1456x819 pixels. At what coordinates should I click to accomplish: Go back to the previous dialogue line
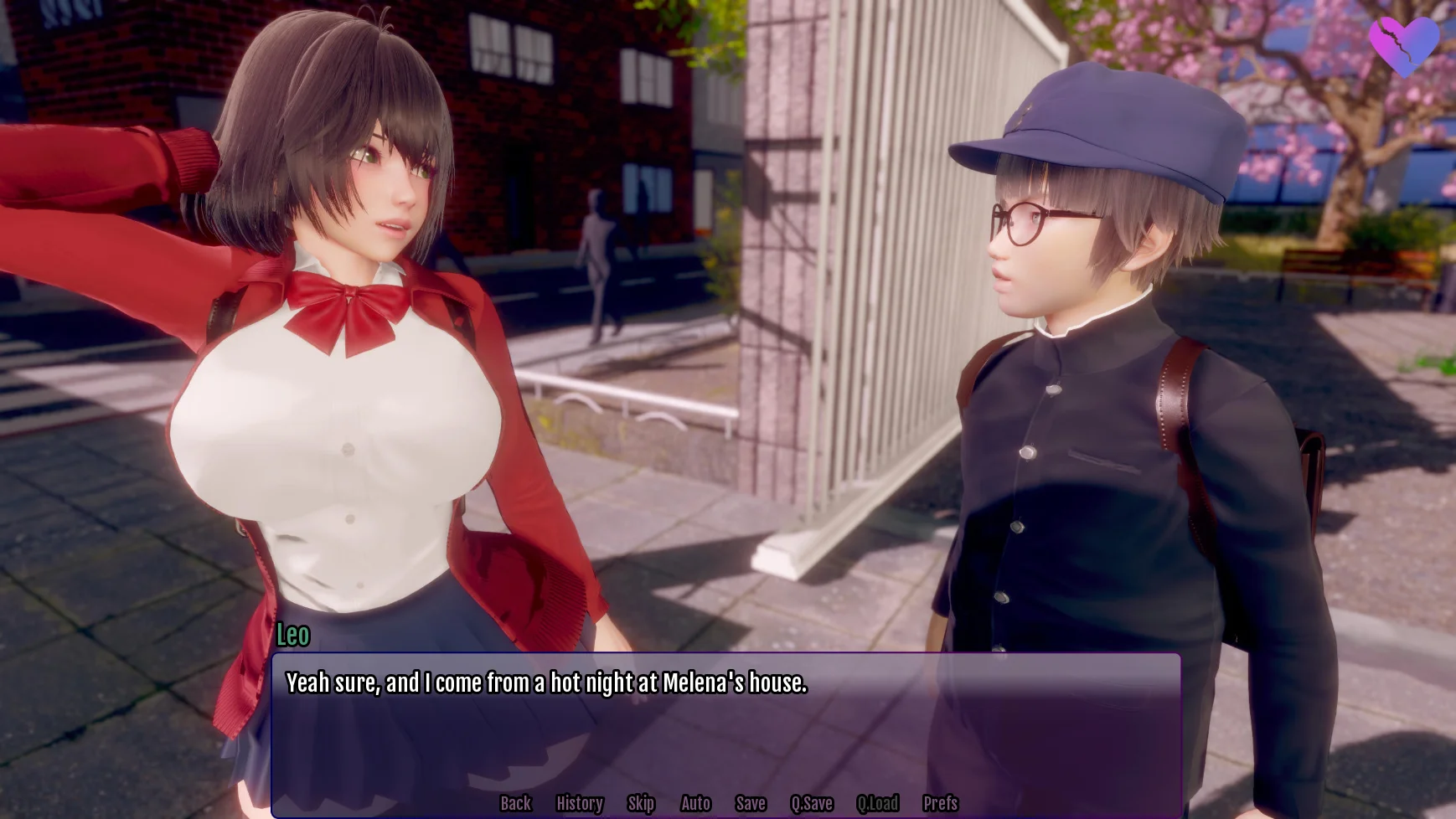(515, 803)
